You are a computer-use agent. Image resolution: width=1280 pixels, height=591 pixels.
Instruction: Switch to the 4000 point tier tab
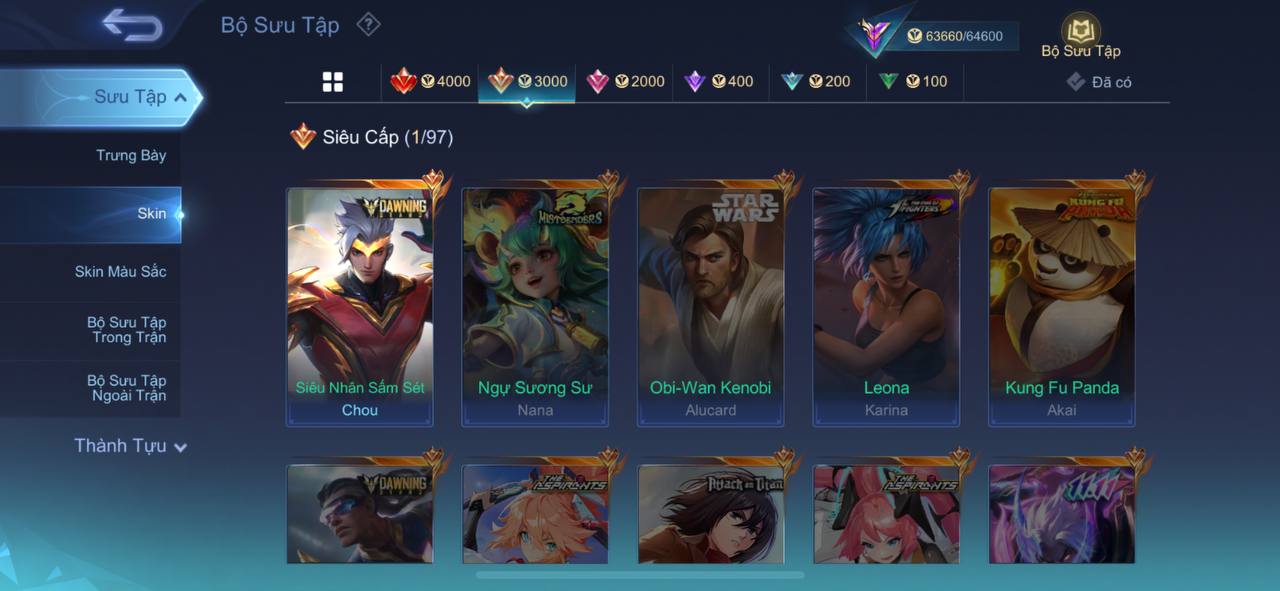tap(431, 81)
